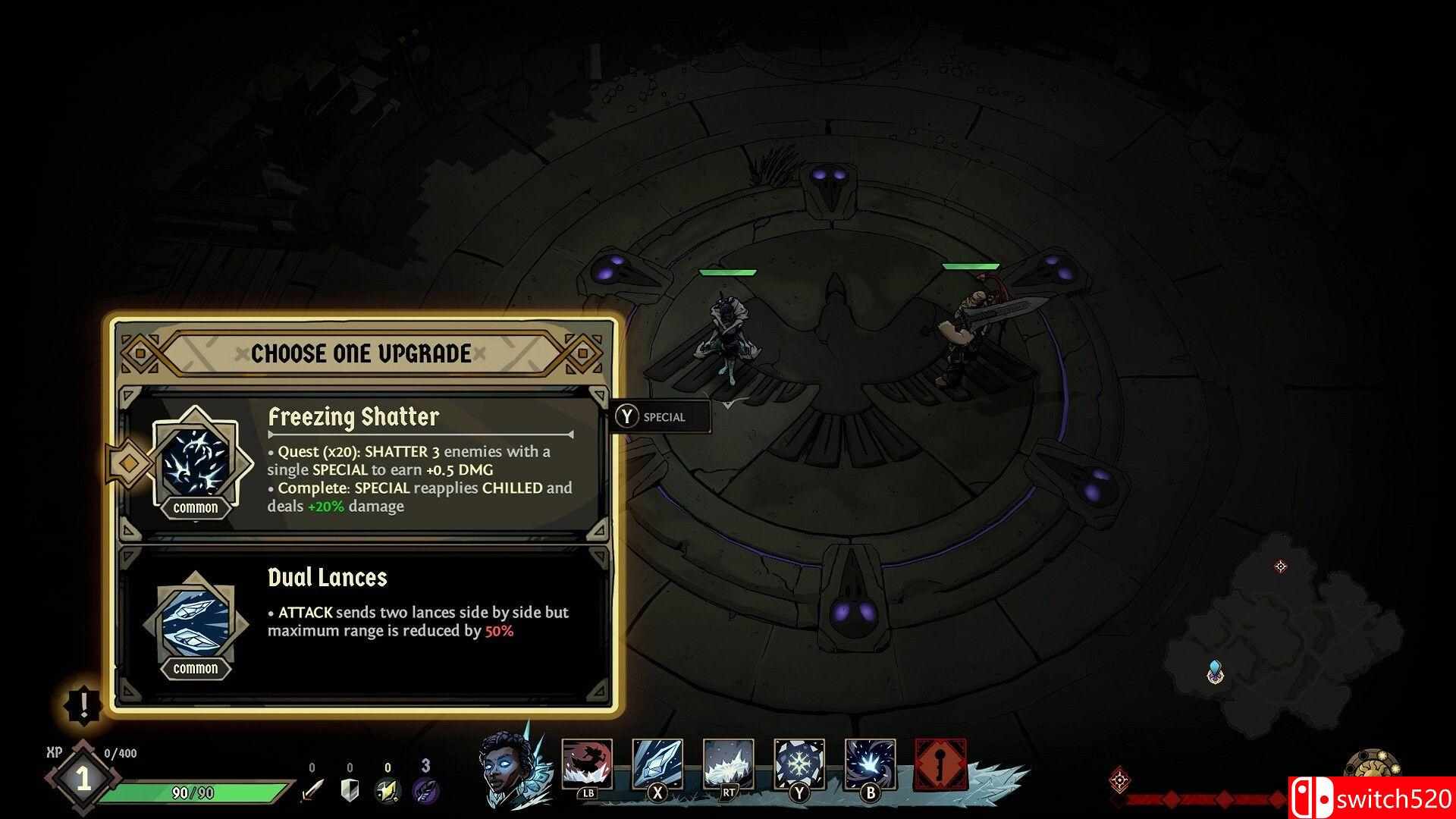Trigger the ice spikes ability icon
This screenshot has height=819, width=1456.
(x=728, y=764)
